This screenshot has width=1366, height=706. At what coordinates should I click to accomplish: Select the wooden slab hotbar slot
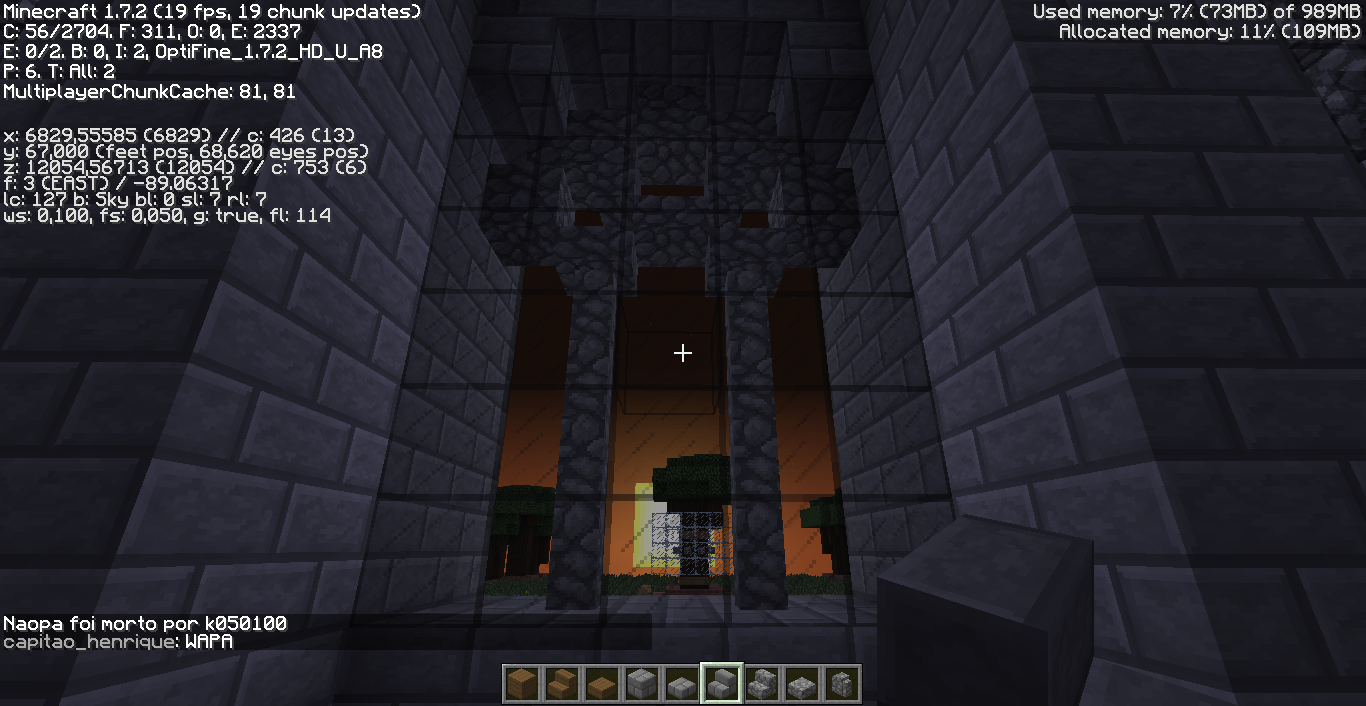tap(601, 684)
